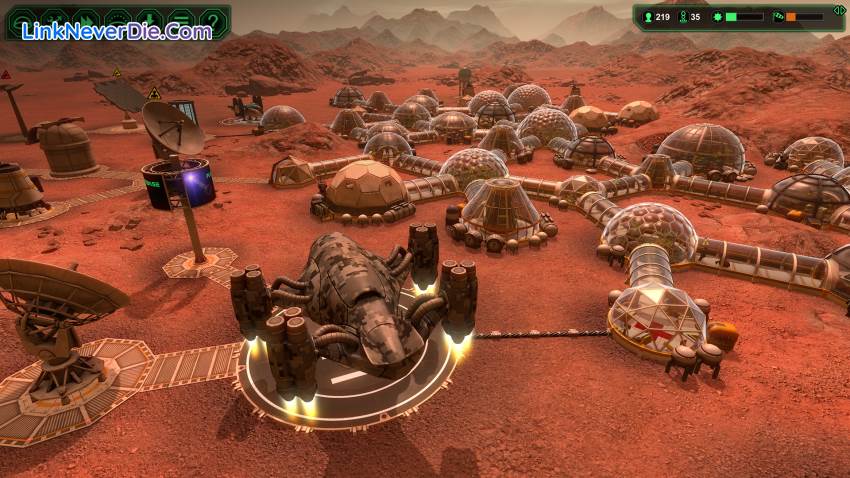The height and width of the screenshot is (478, 850).
Task: Click the green down-arrow toolbar icon
Action: coord(149,20)
